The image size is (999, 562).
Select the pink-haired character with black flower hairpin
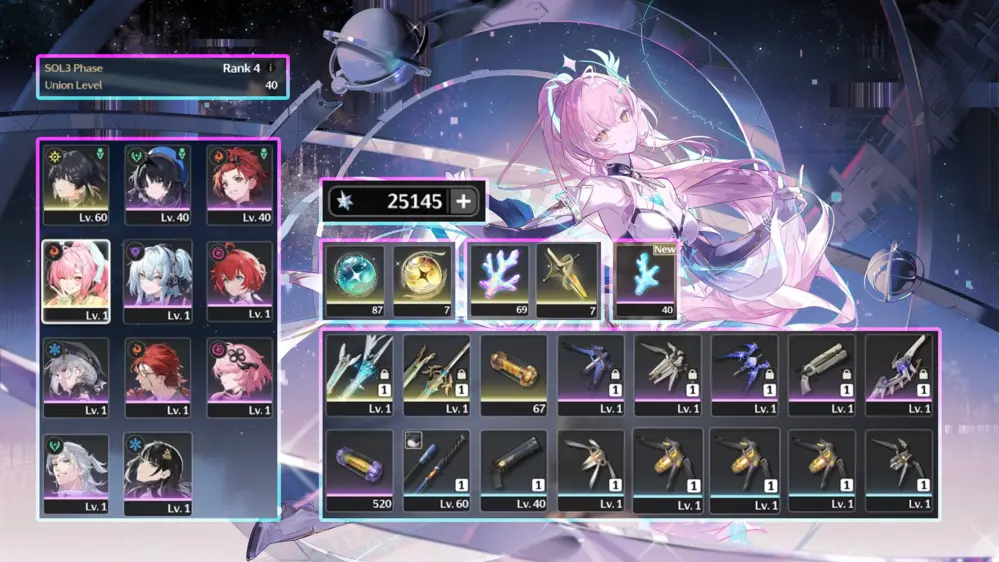[240, 377]
